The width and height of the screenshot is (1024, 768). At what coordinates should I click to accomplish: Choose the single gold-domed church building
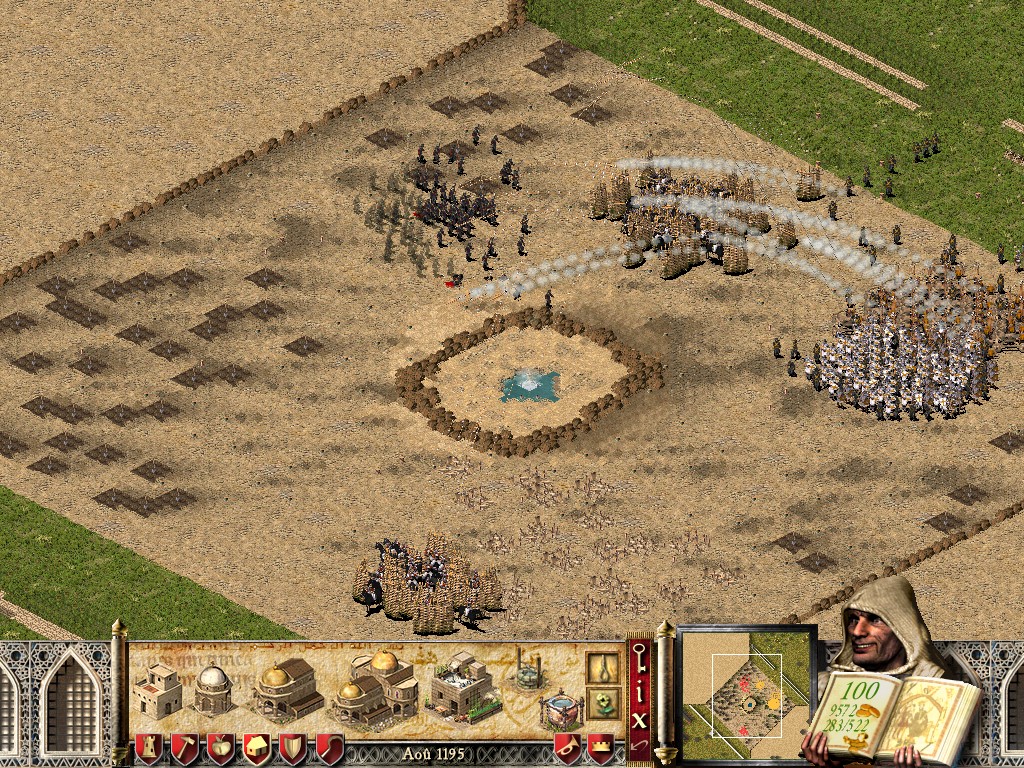tap(284, 688)
